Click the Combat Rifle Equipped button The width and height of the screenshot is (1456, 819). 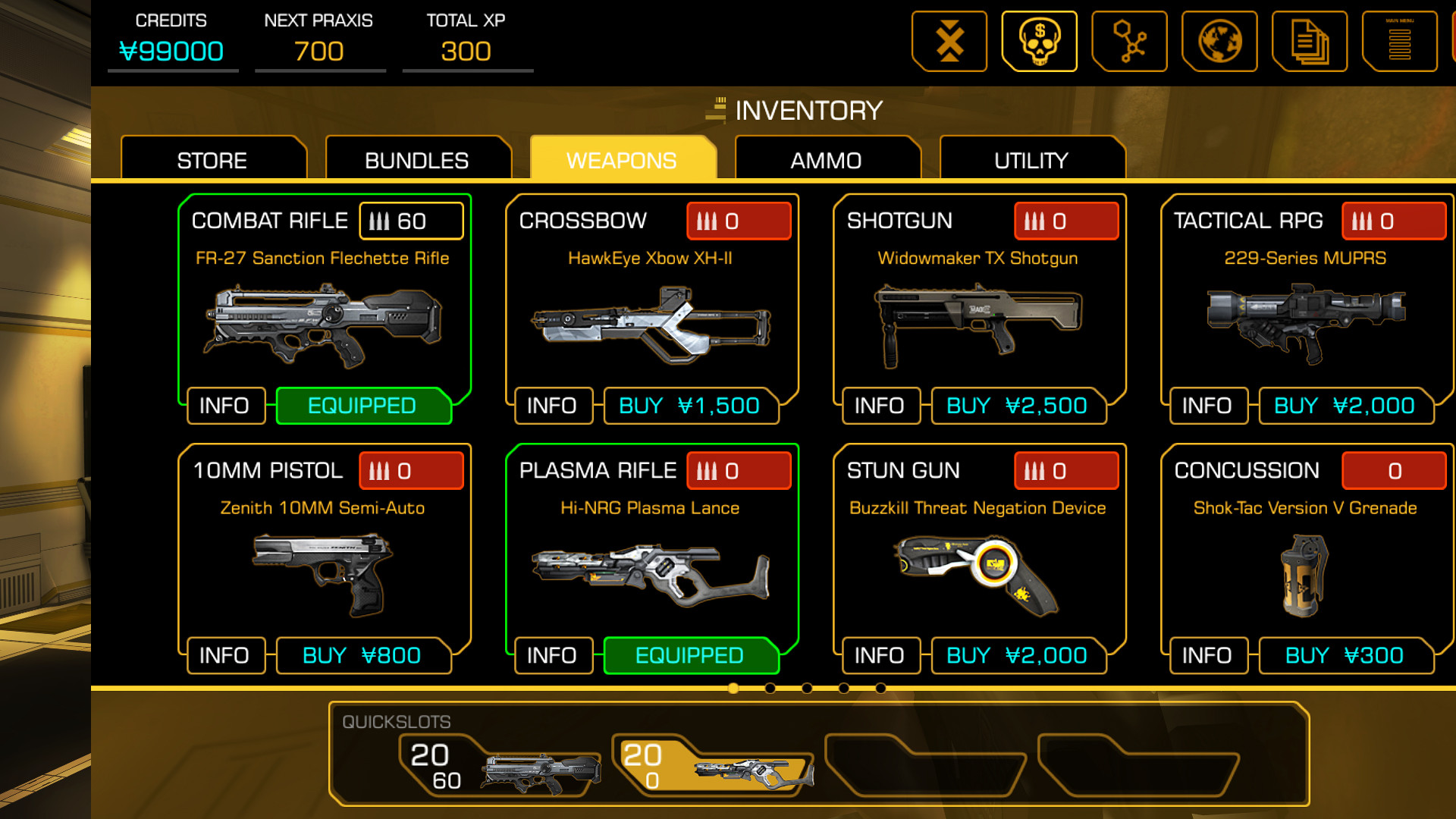[361, 406]
